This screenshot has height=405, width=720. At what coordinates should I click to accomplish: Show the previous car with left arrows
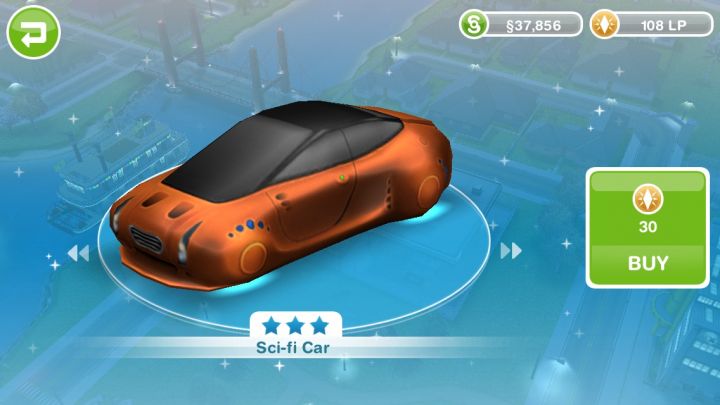click(78, 253)
